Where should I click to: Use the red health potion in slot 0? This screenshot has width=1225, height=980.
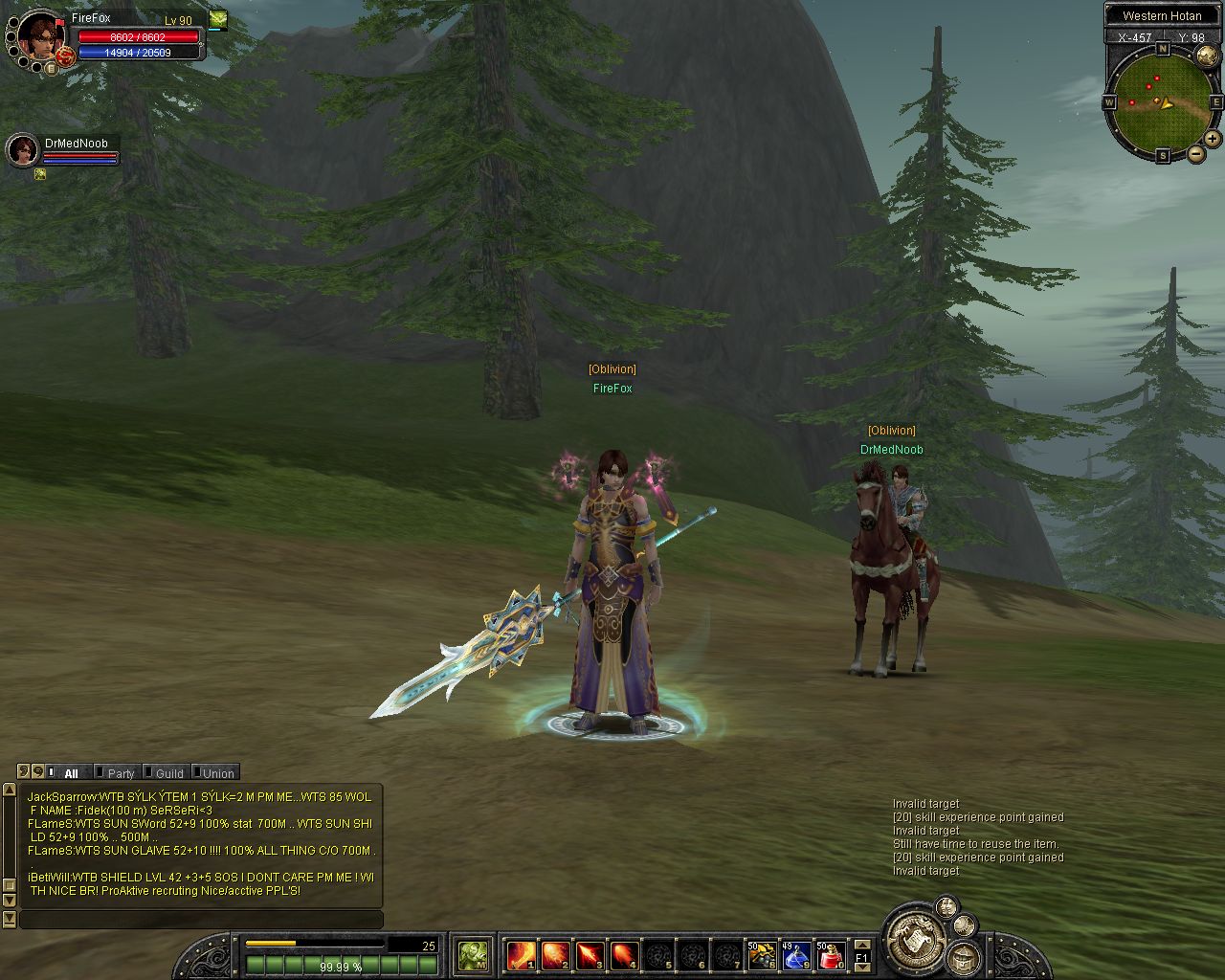831,954
